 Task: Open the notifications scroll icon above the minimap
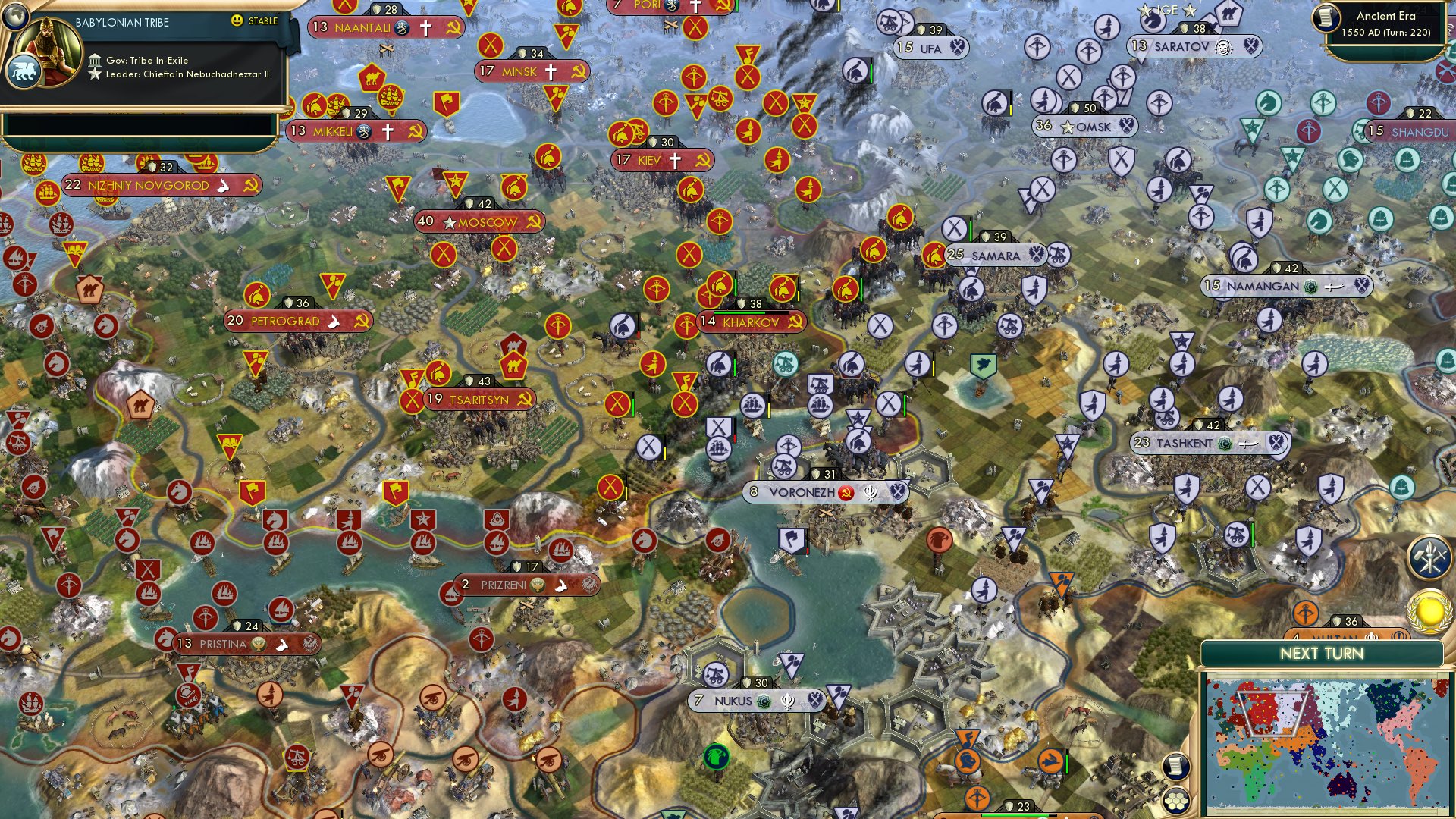tap(1176, 767)
